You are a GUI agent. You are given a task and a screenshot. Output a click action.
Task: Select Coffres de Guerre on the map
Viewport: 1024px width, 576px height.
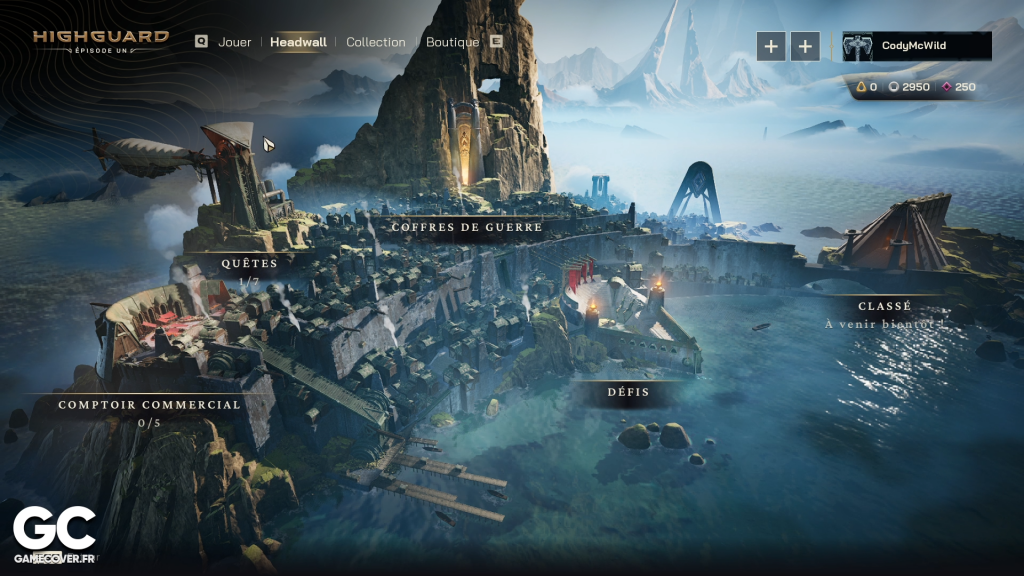pyautogui.click(x=467, y=227)
